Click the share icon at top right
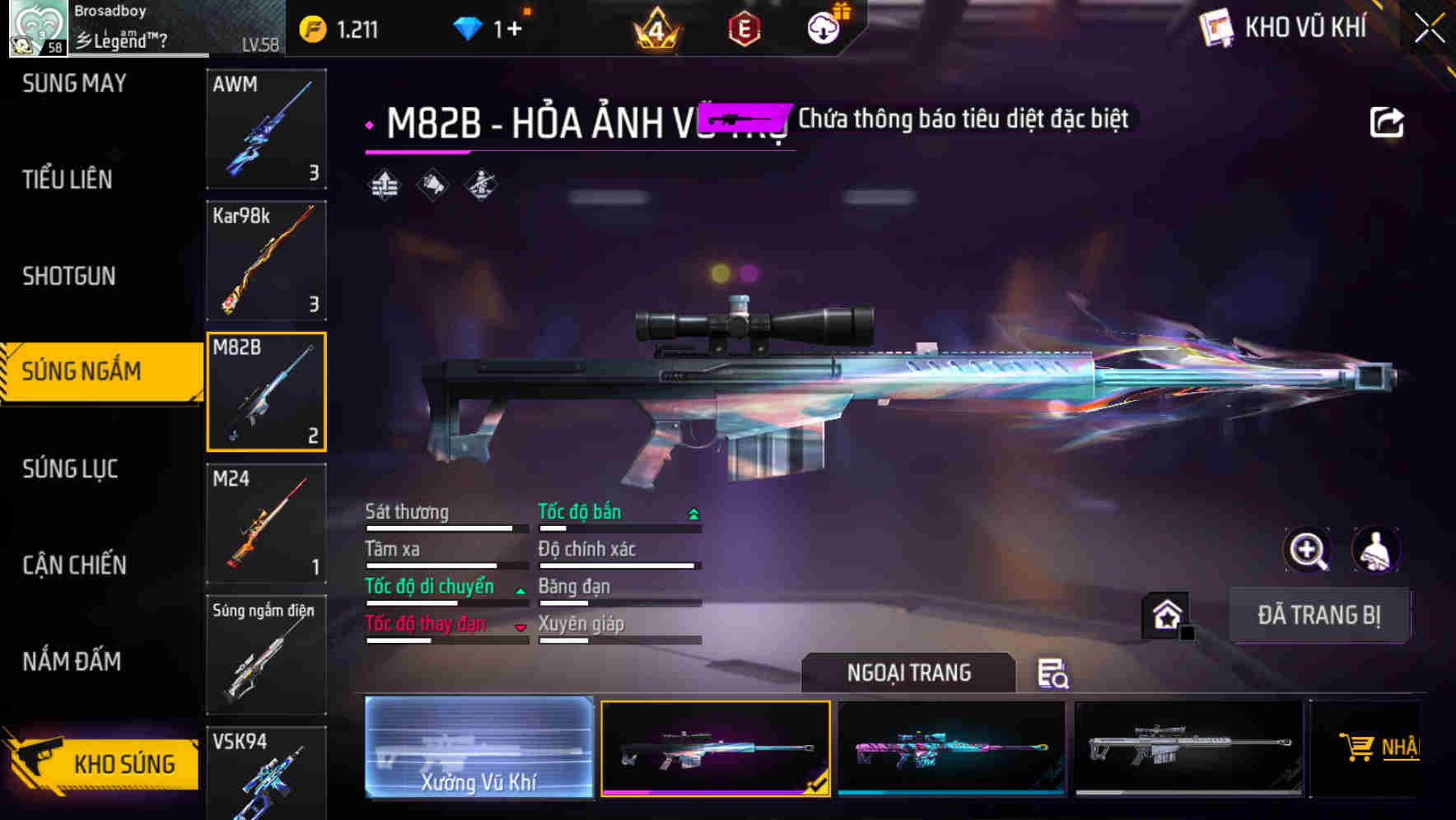Screen dimensions: 1456x820 (1387, 120)
